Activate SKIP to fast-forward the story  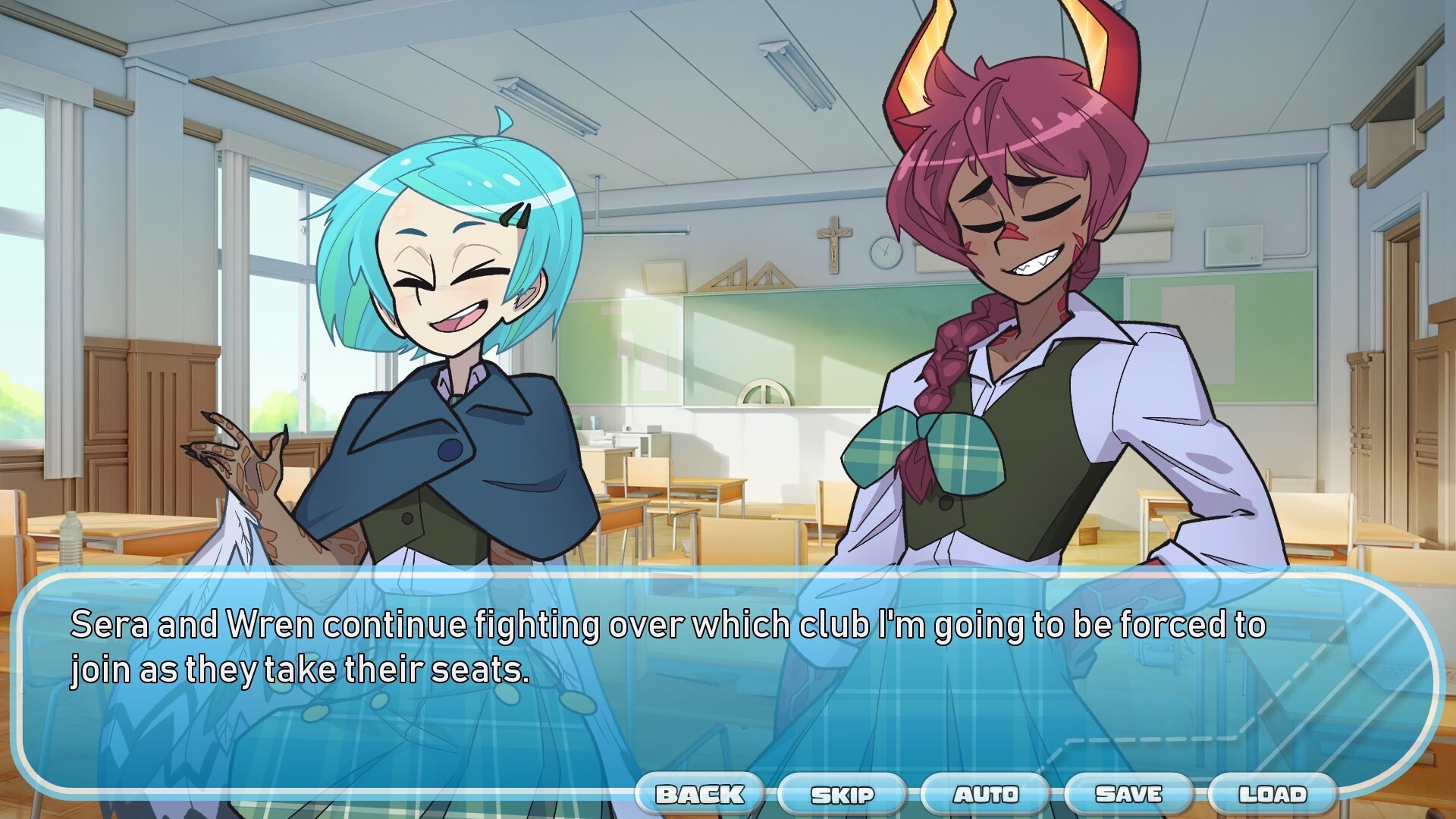click(x=843, y=795)
